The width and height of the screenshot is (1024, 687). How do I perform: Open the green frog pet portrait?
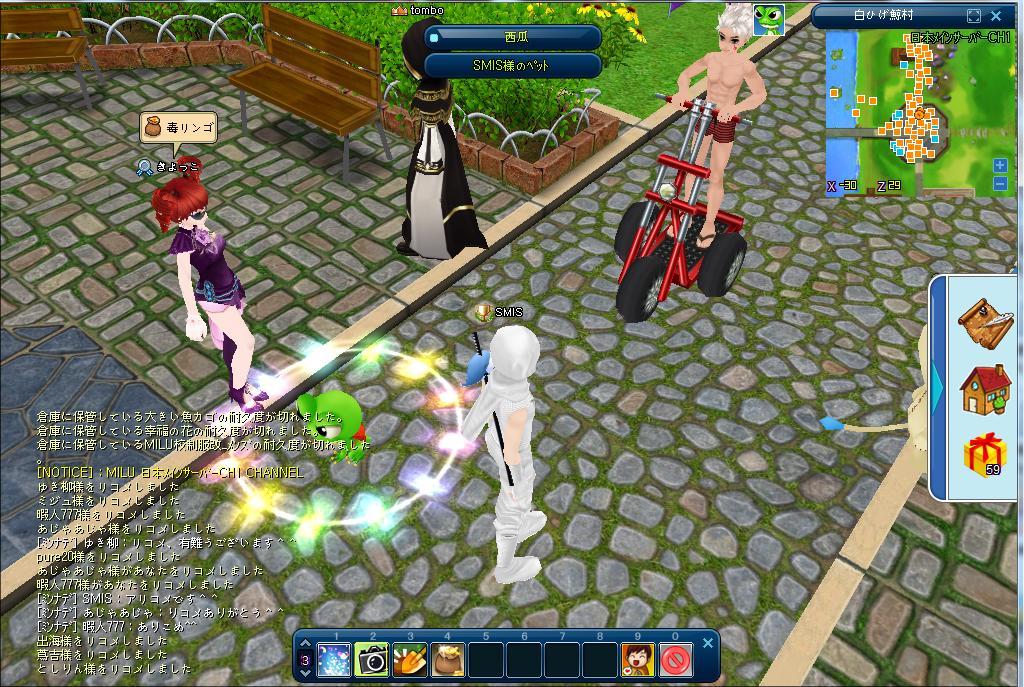click(x=768, y=19)
